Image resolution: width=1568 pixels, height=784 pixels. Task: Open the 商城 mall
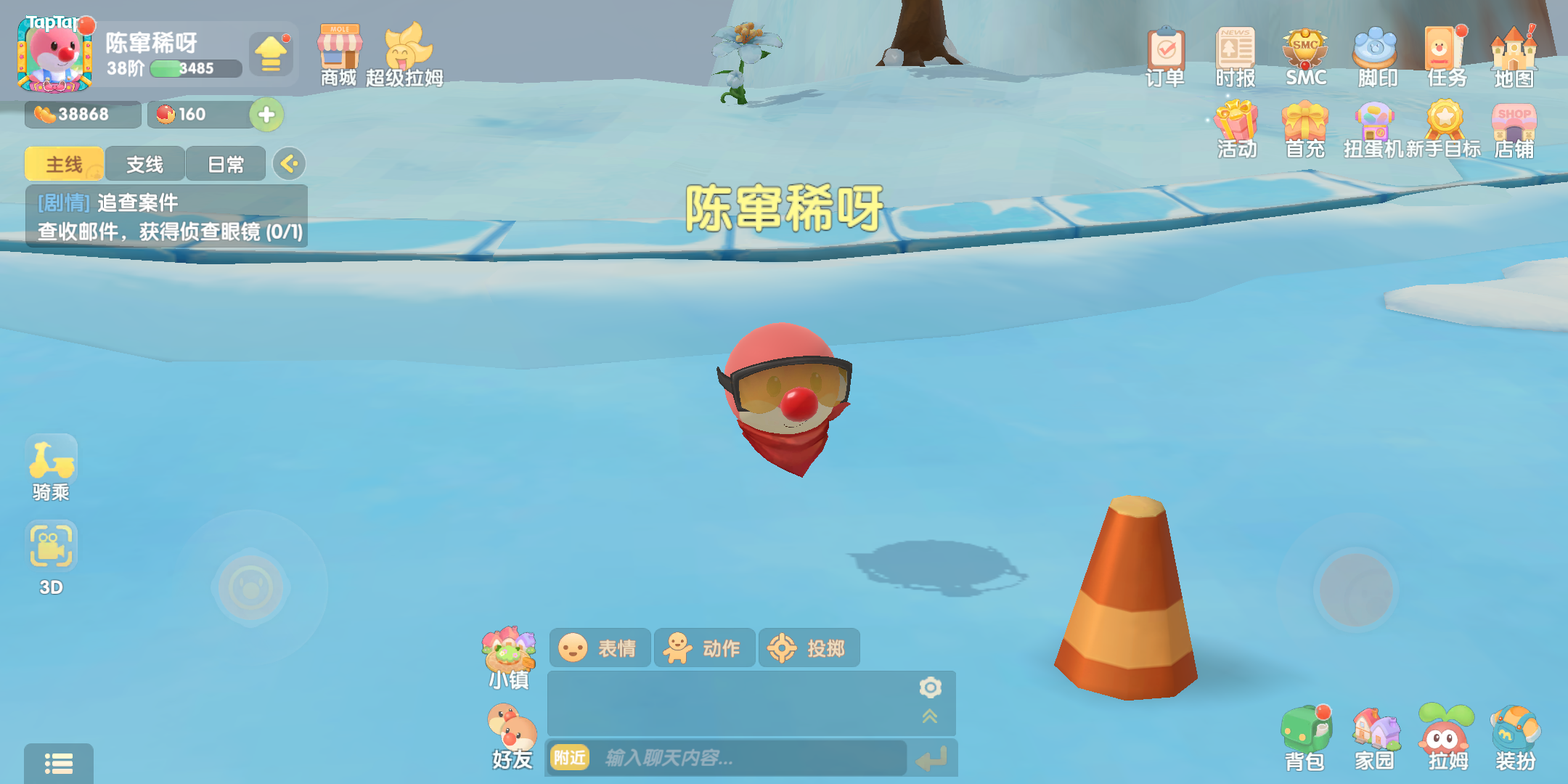338,54
